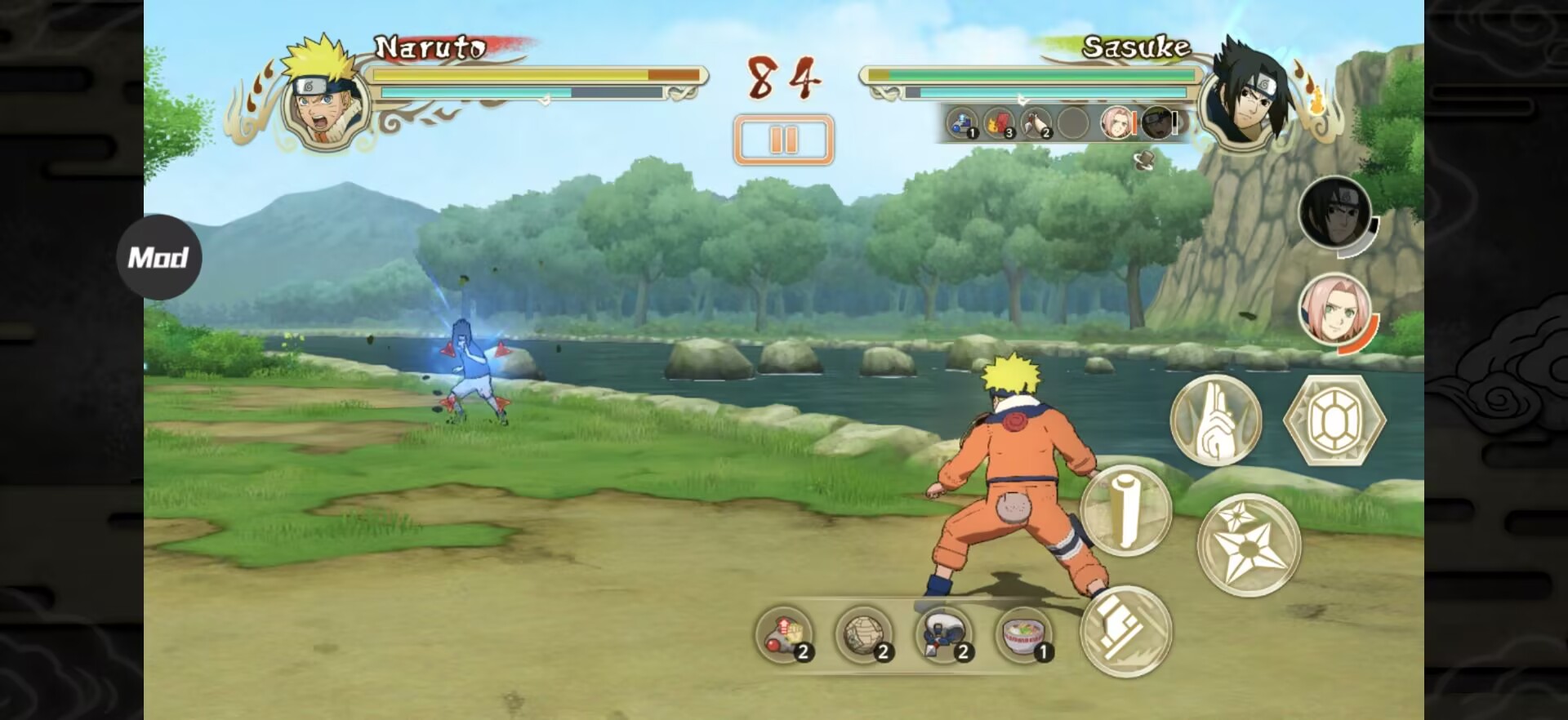Call the Sakura support character
Image resolution: width=1568 pixels, height=720 pixels.
point(1334,310)
